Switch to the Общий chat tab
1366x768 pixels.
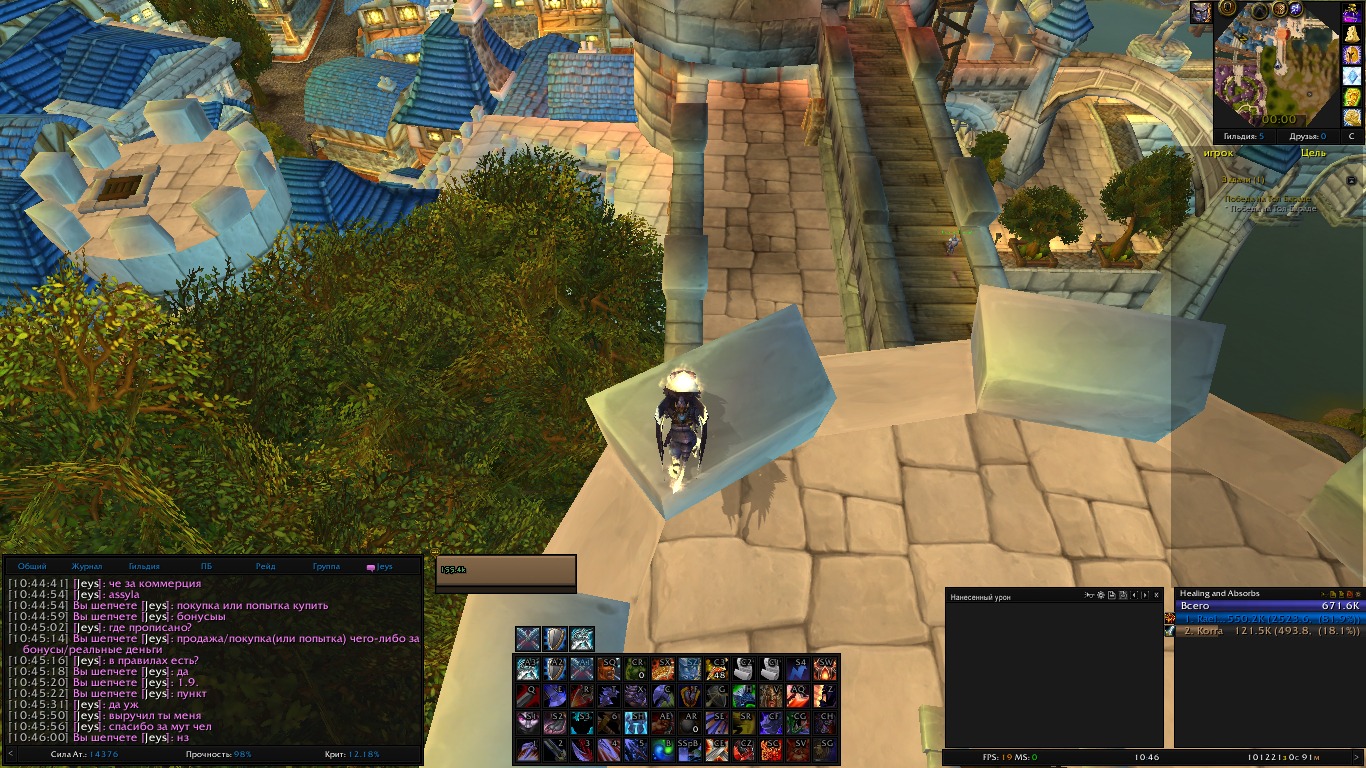pyautogui.click(x=32, y=566)
